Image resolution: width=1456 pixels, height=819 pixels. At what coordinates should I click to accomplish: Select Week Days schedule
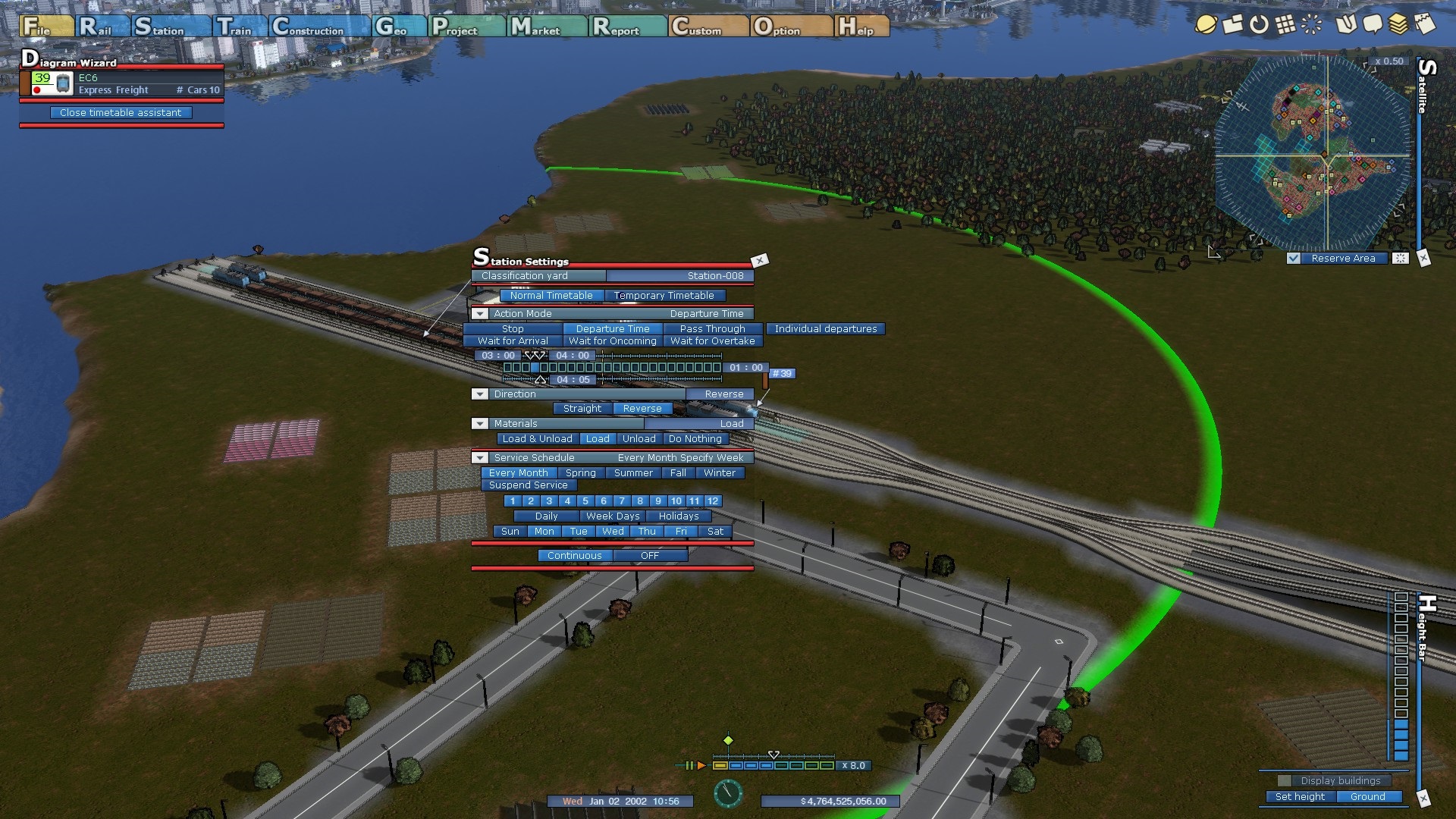[613, 516]
